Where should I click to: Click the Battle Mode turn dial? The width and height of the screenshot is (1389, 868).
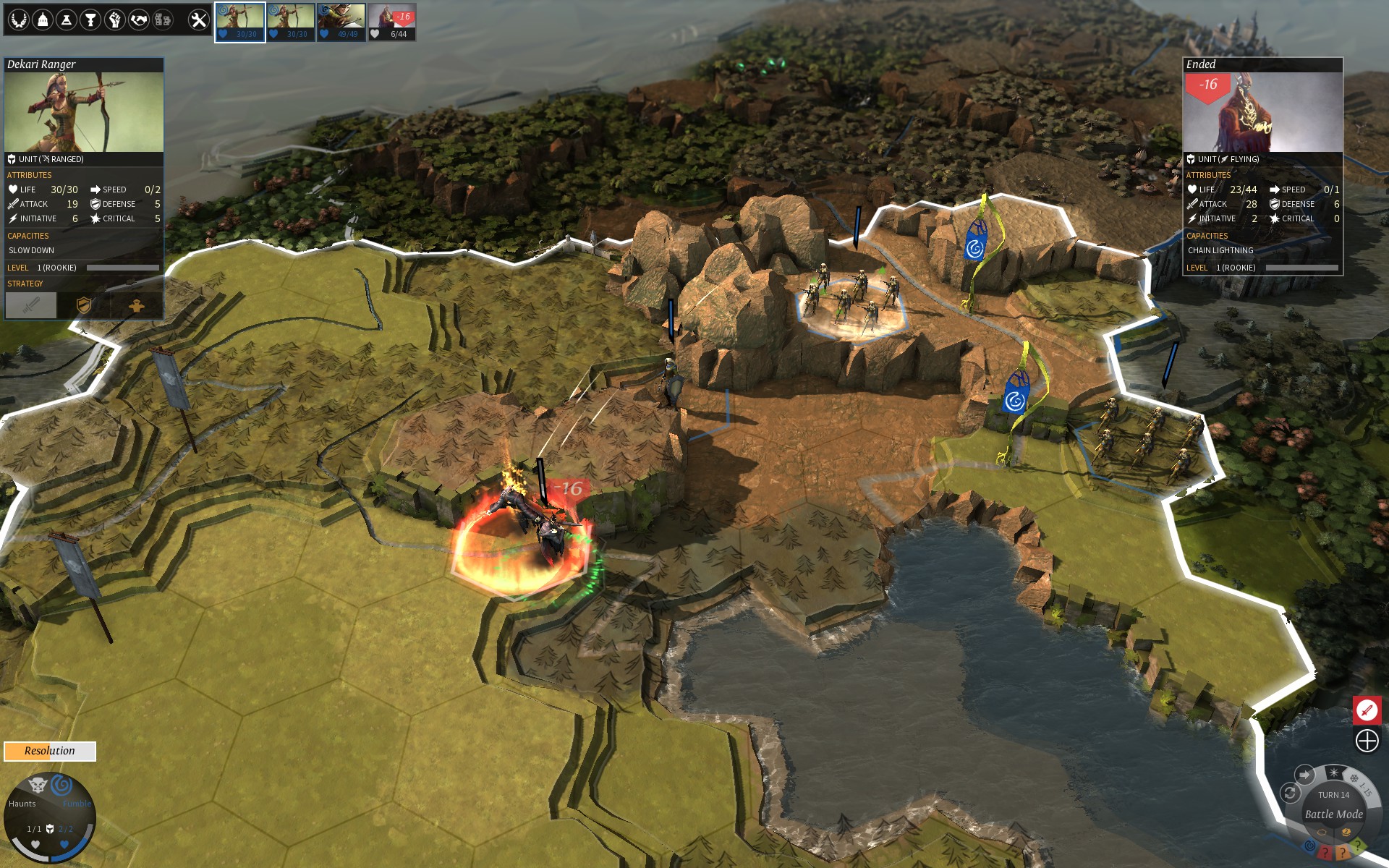coord(1333,814)
